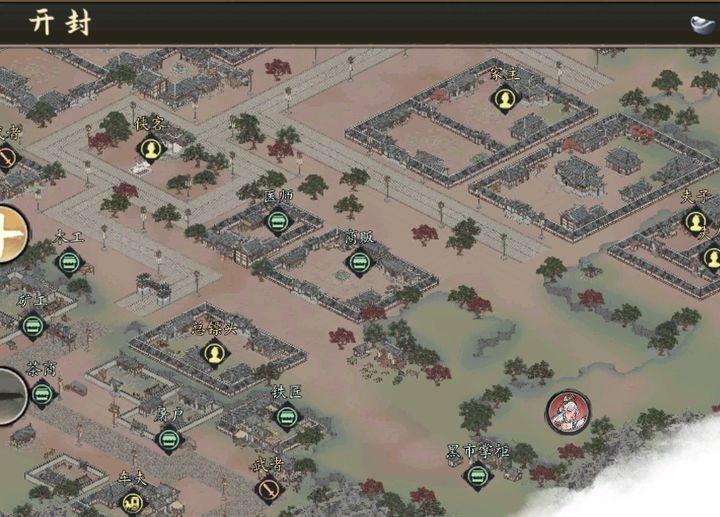Click the round gold emblem button at left edge
Screen dimensions: 720x517
(x=10, y=235)
